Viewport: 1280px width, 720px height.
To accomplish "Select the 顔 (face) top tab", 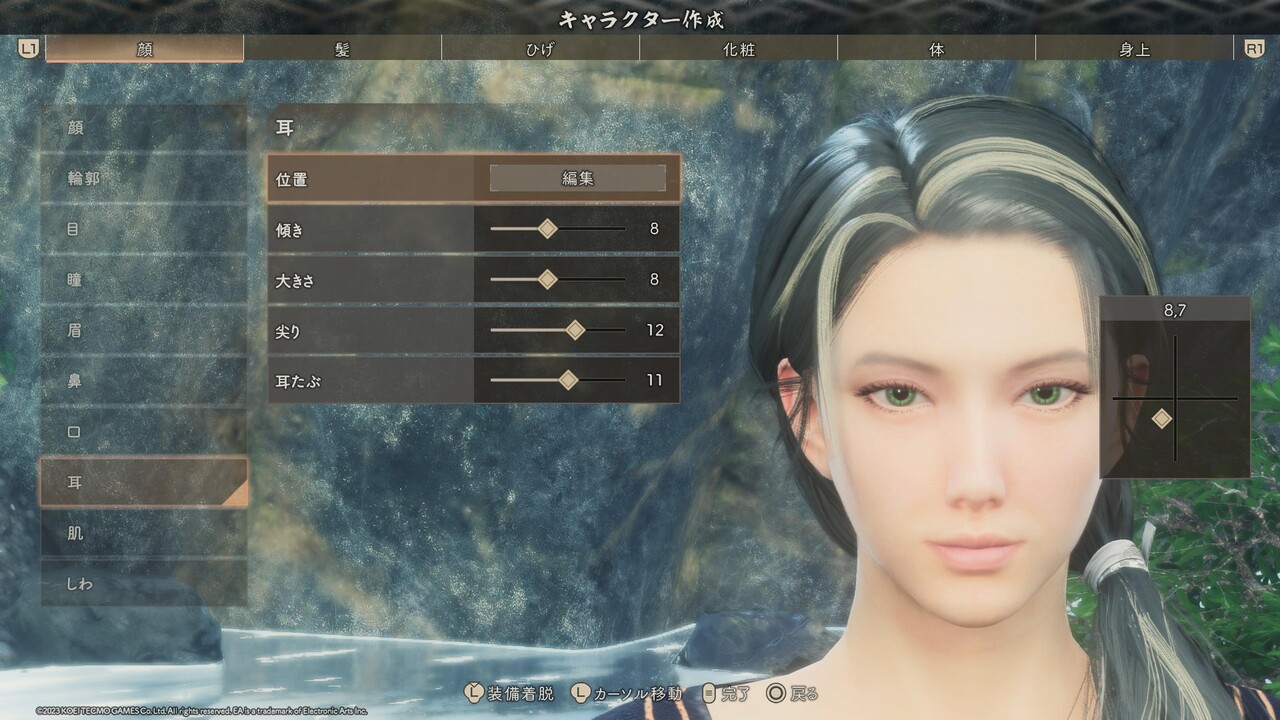I will (x=145, y=49).
